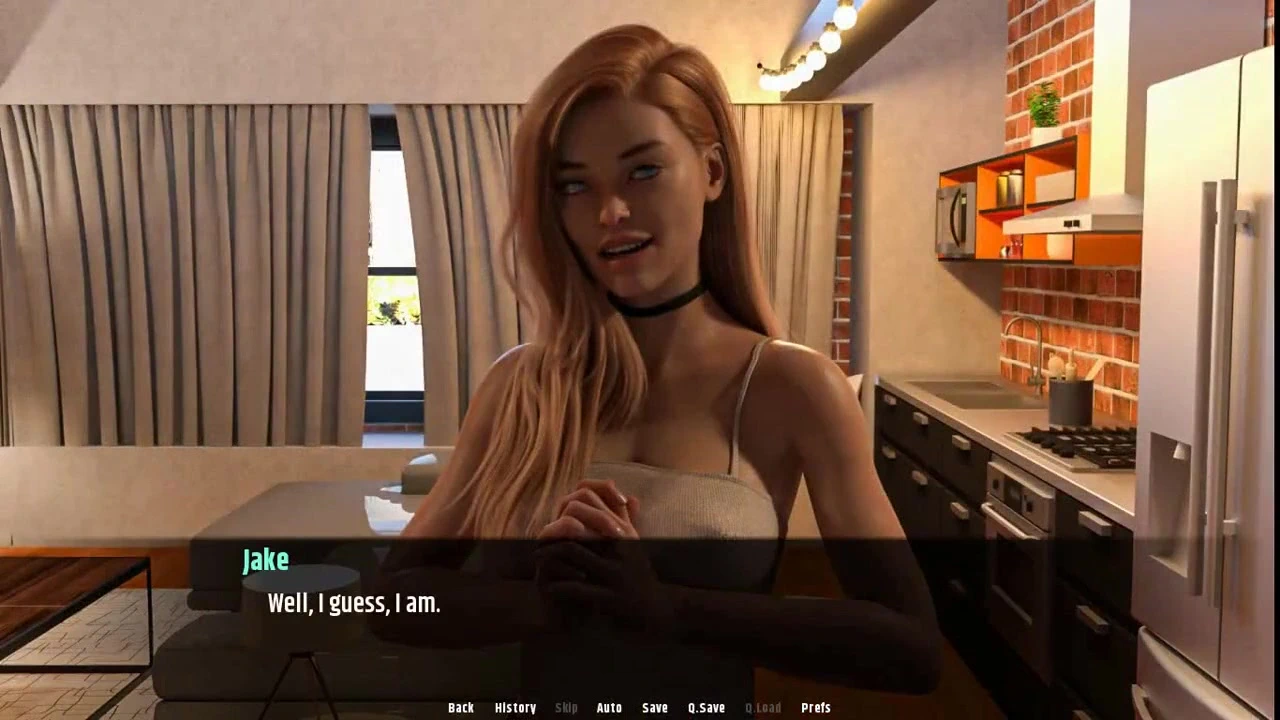
Task: Save your progress using the Save option
Action: tap(655, 707)
